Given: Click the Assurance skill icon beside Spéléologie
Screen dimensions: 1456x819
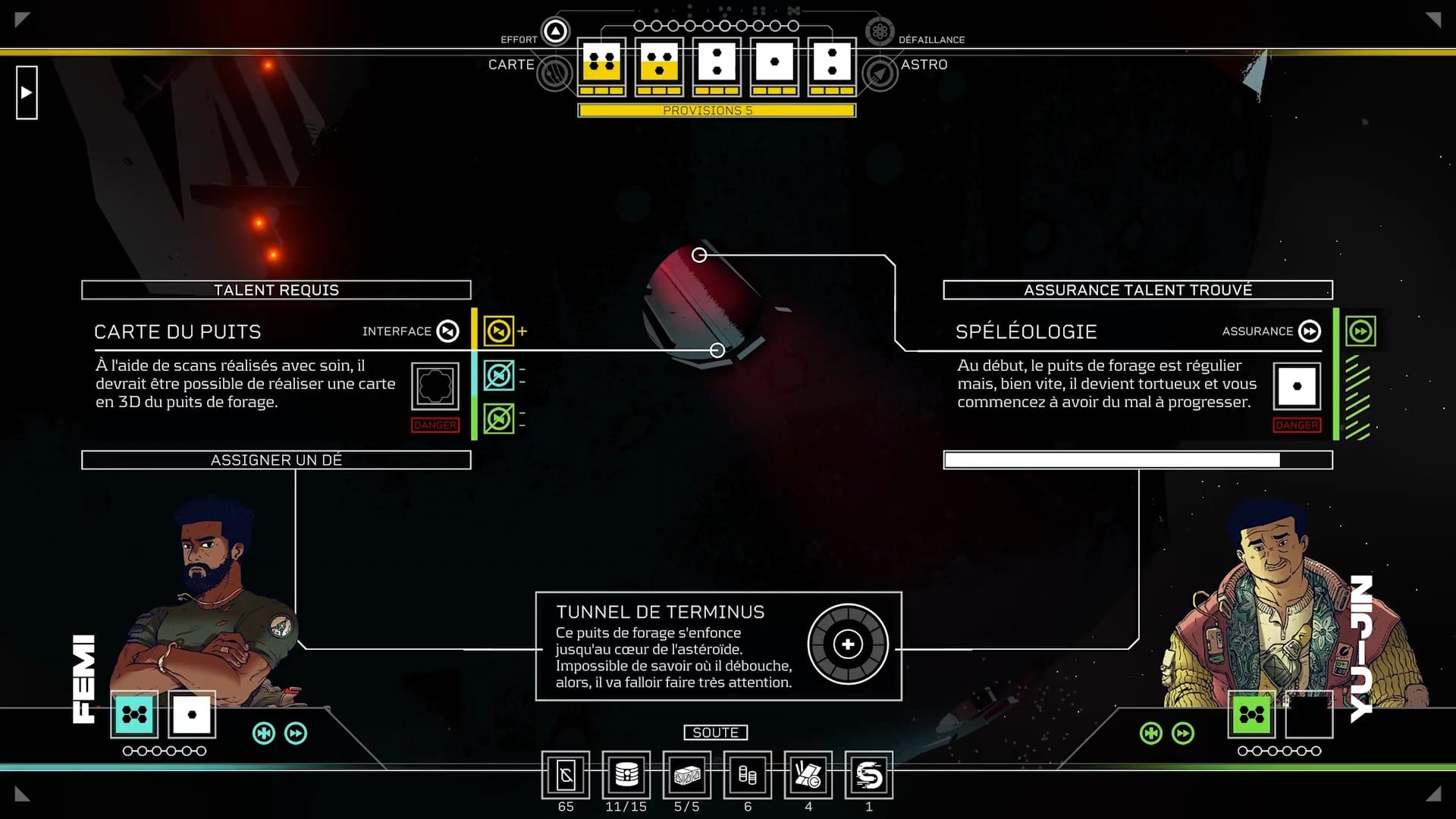Looking at the screenshot, I should coord(1310,331).
